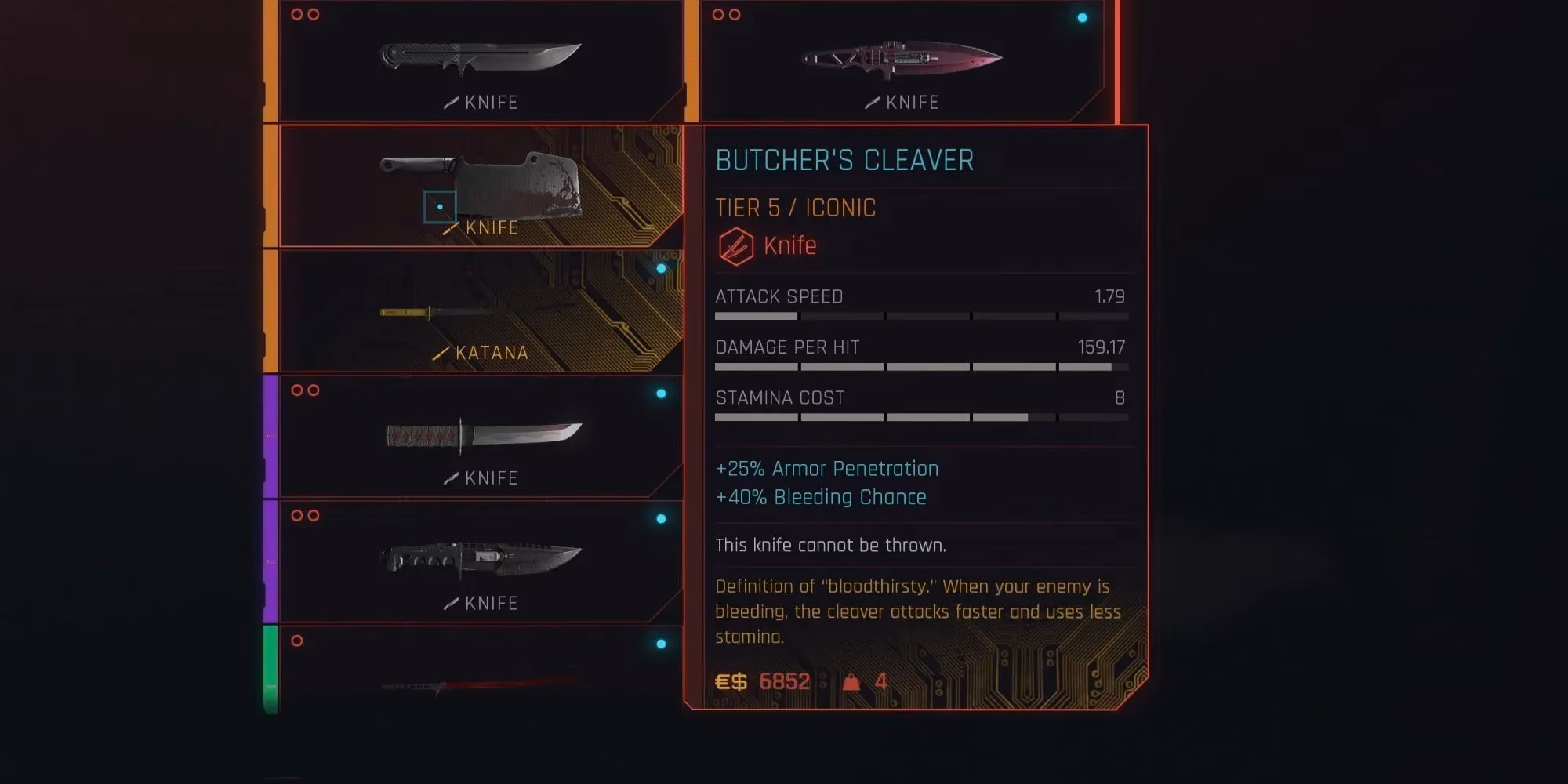The image size is (1568, 784).
Task: Click the knife icon on the top-left knife listing
Action: (x=451, y=102)
